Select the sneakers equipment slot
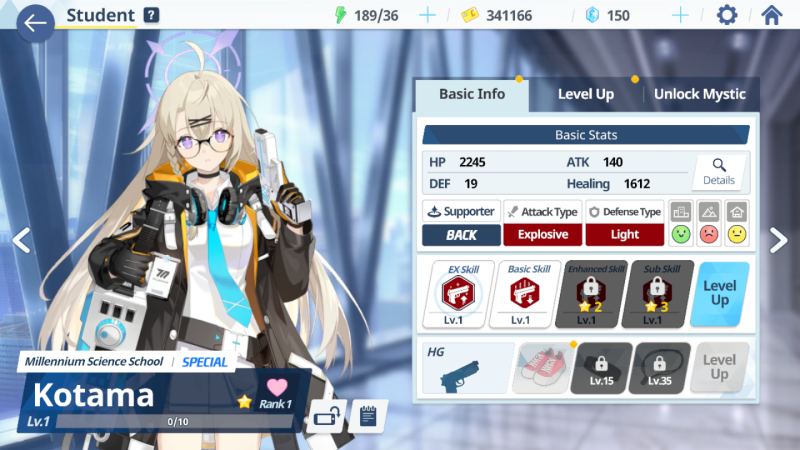This screenshot has height=450, width=800. click(x=543, y=368)
